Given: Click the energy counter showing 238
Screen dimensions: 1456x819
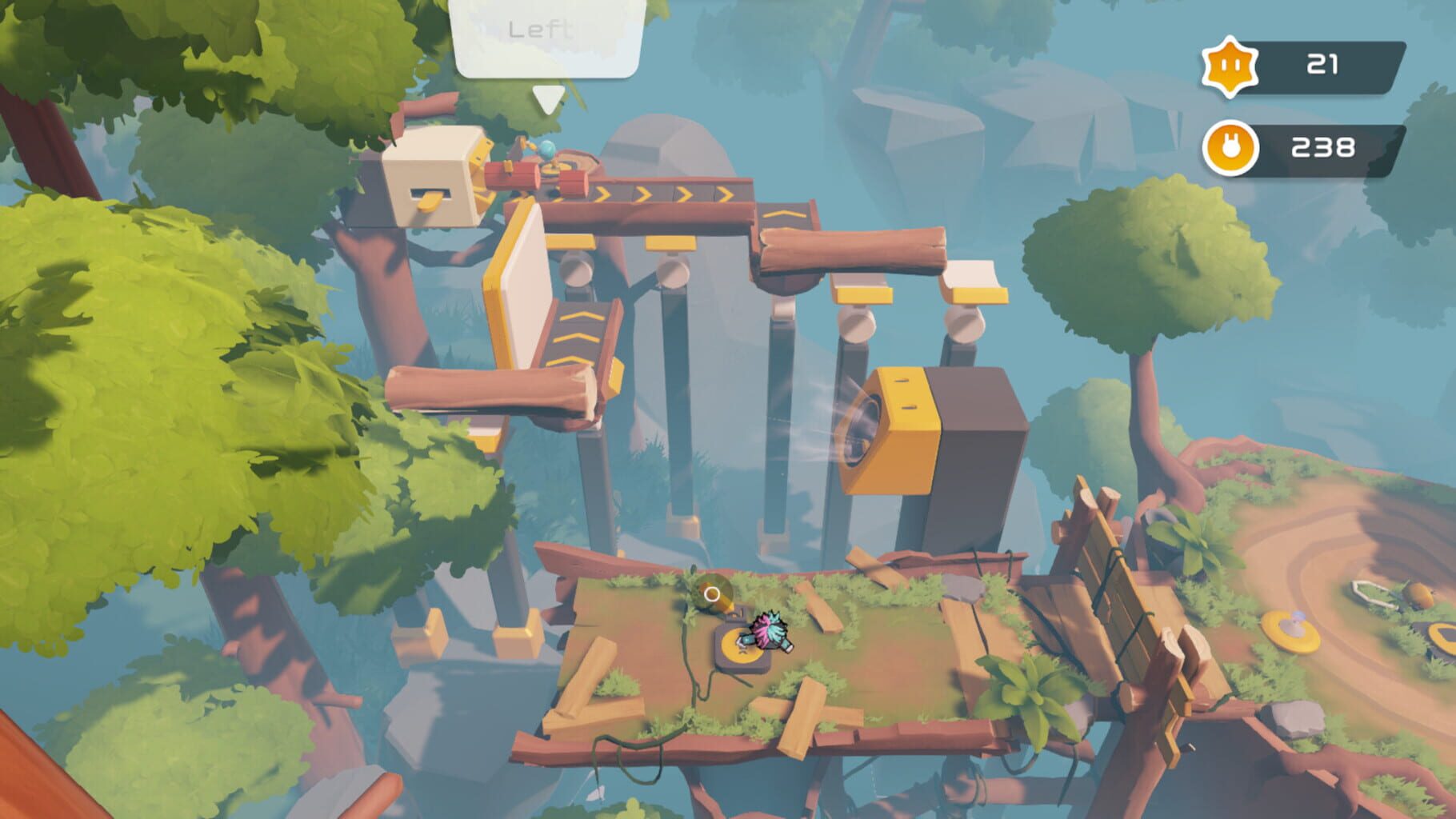Looking at the screenshot, I should pyautogui.click(x=1324, y=147).
